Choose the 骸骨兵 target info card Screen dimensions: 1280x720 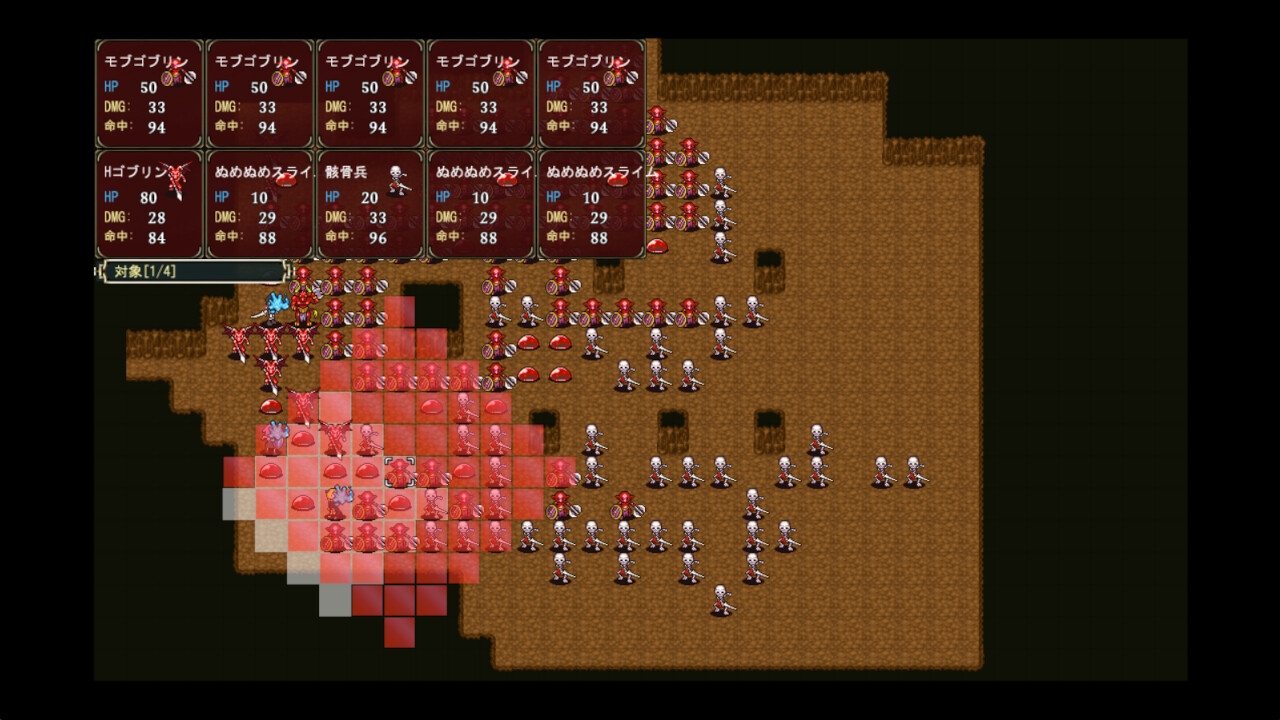point(370,205)
